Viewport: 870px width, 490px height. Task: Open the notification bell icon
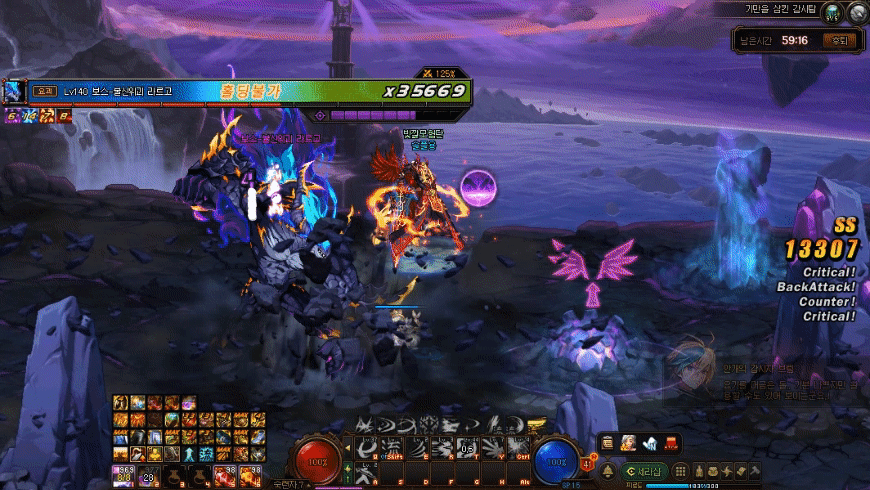(x=607, y=470)
